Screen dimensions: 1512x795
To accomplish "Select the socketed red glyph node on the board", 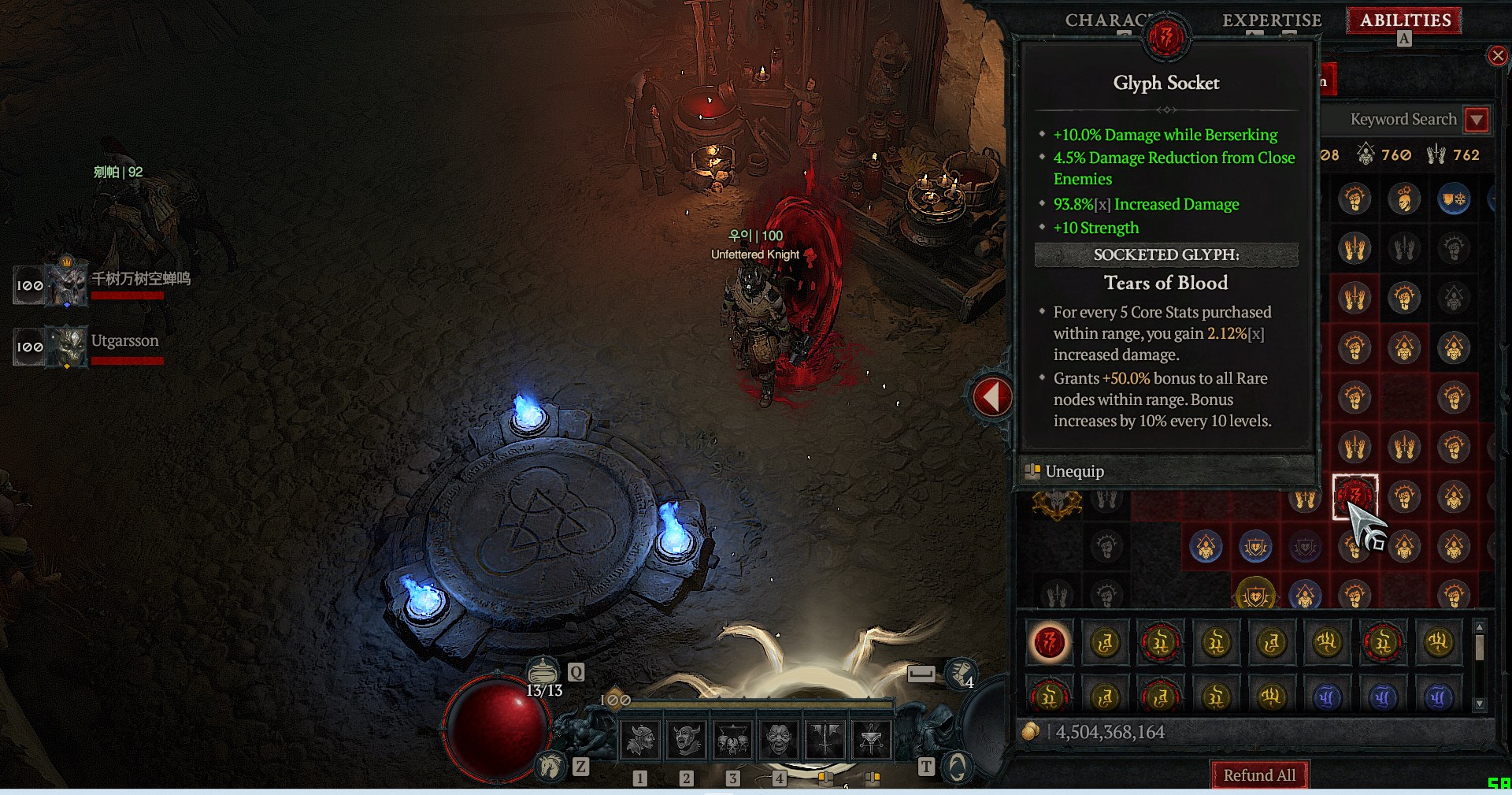I will tap(1354, 496).
